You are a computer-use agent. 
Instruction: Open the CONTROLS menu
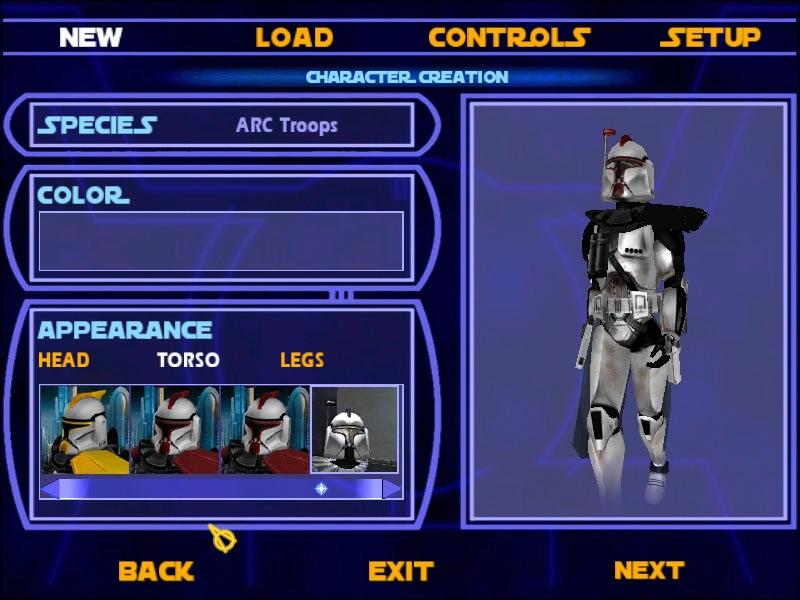[509, 38]
